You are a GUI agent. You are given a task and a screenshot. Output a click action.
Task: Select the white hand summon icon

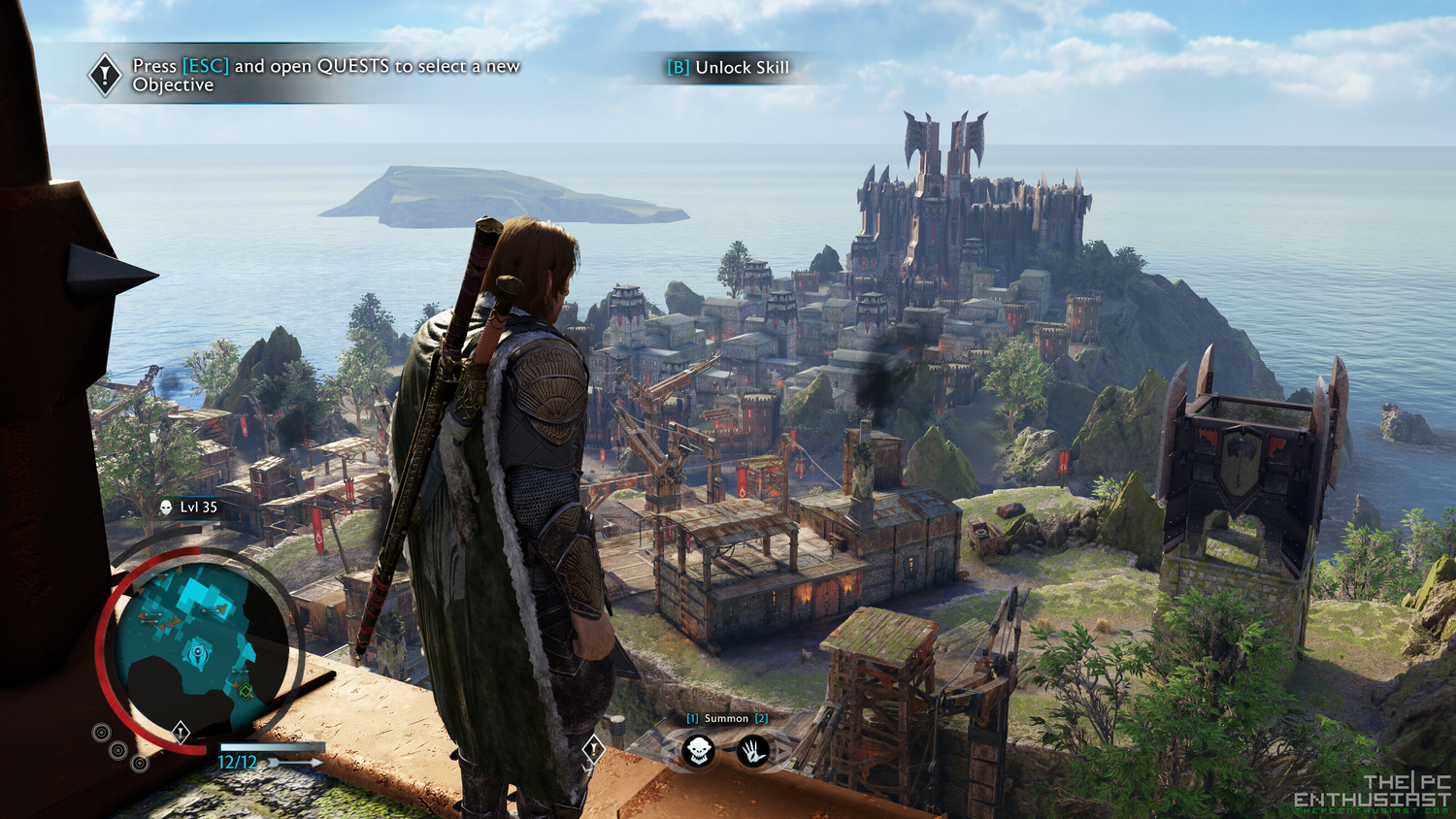coord(752,749)
